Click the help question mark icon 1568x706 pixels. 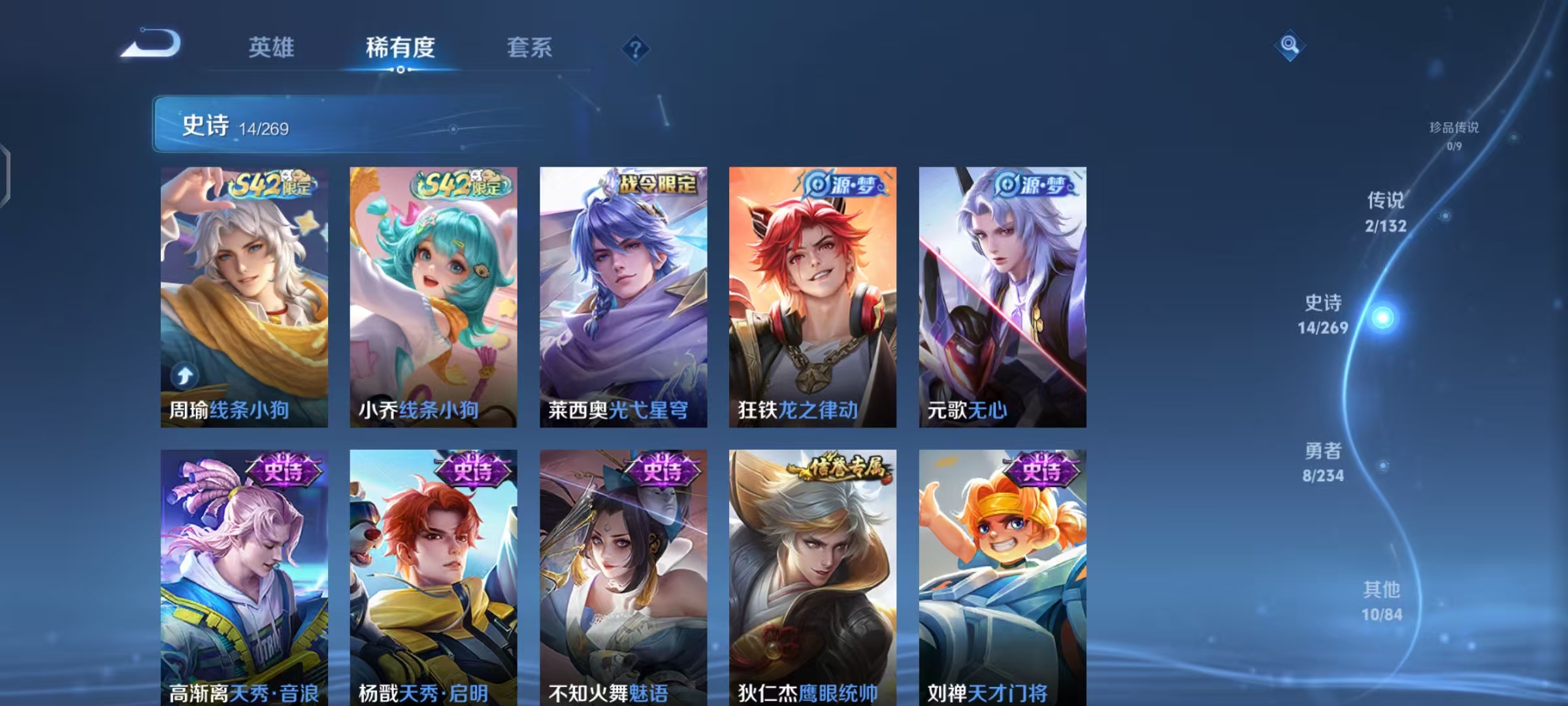tap(635, 49)
